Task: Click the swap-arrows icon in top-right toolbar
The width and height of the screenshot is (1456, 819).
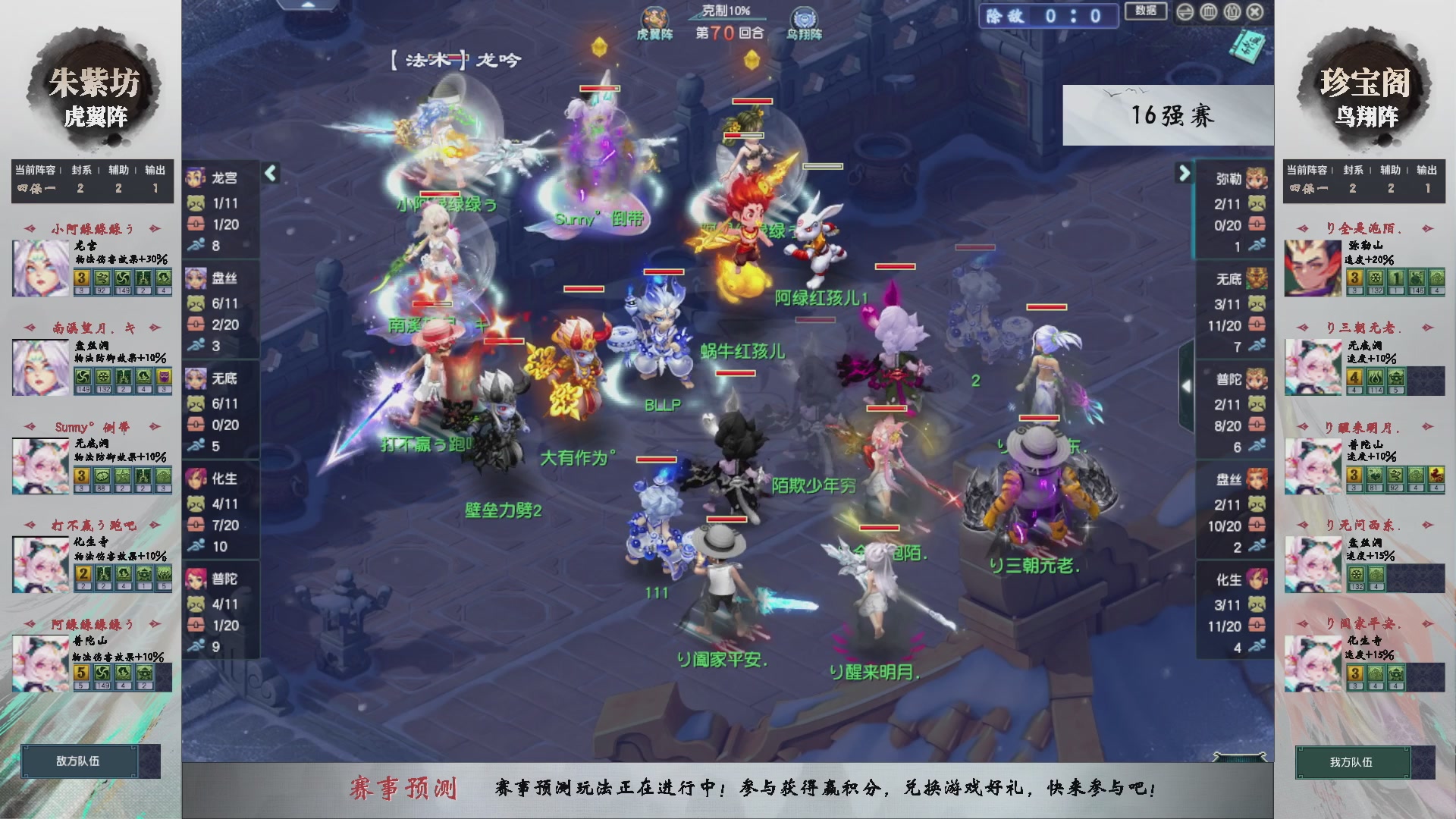Action: pyautogui.click(x=1184, y=13)
